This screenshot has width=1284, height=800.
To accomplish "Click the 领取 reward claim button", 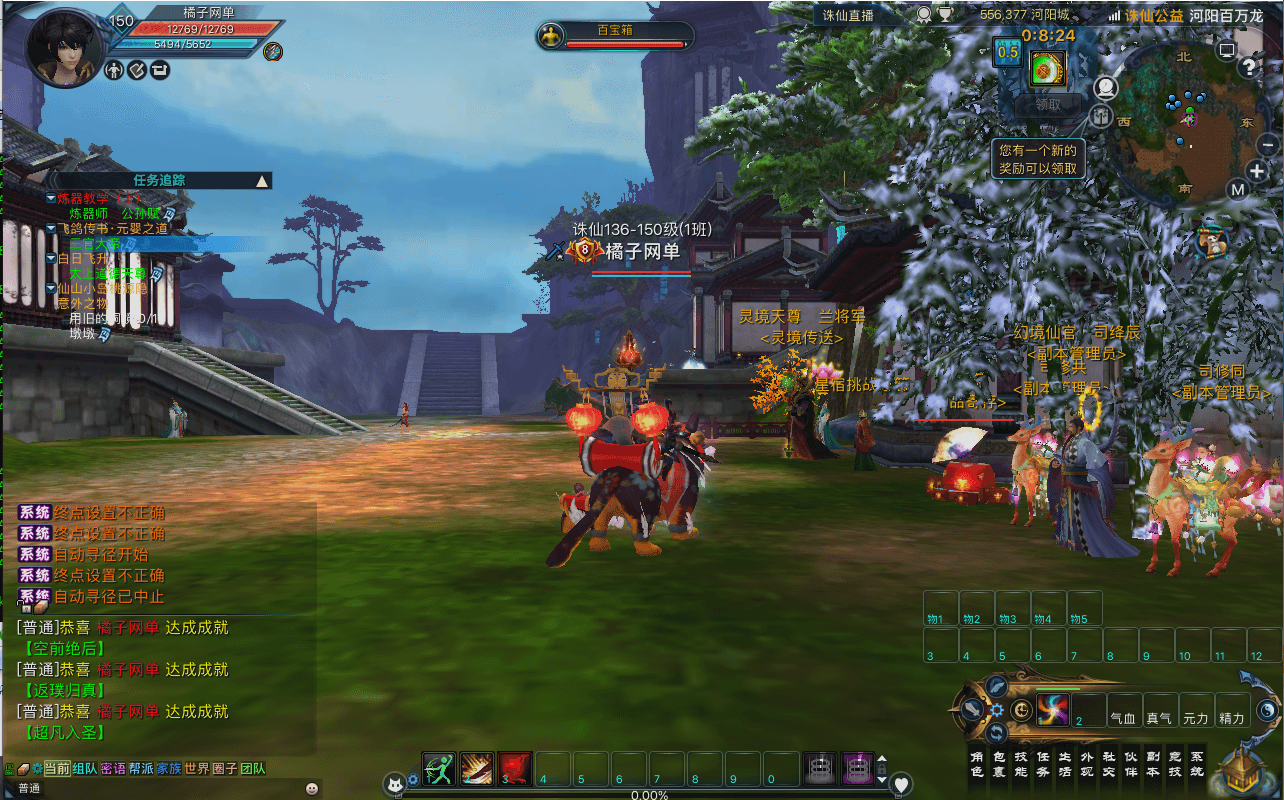I will point(1048,104).
